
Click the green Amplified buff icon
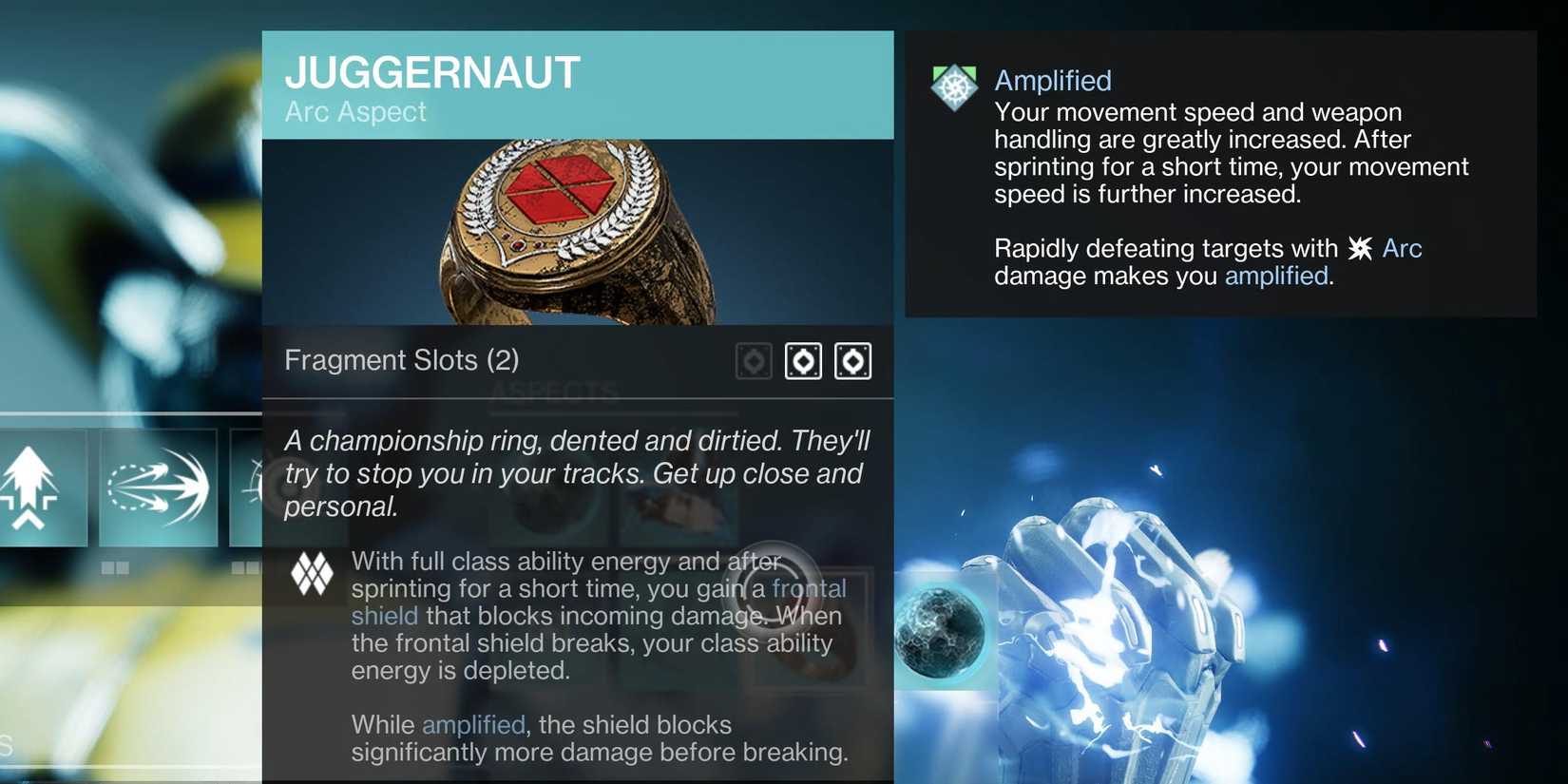tap(953, 86)
